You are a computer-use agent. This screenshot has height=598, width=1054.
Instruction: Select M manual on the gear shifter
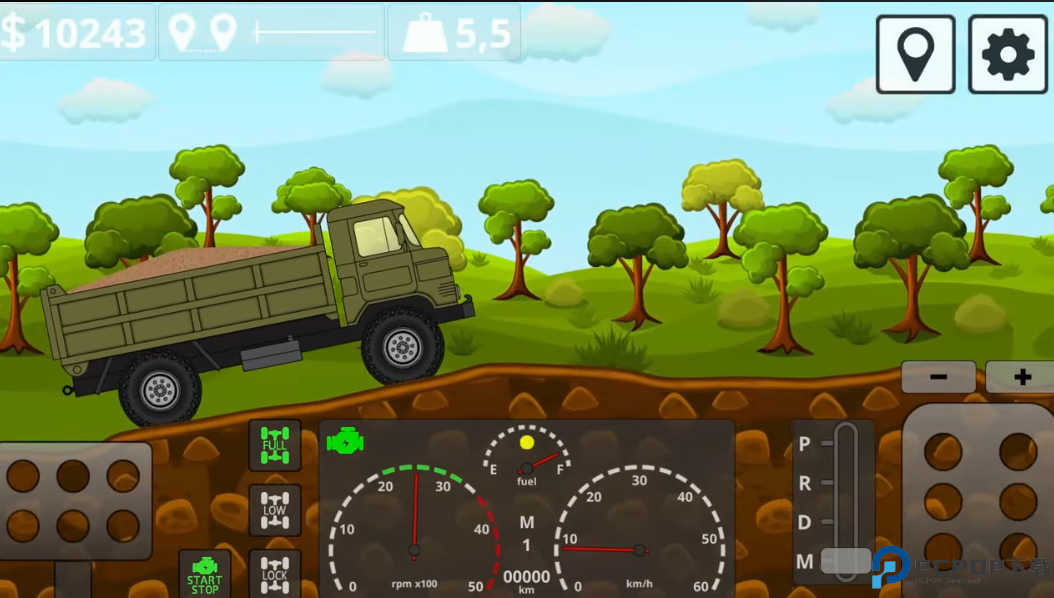tap(806, 561)
